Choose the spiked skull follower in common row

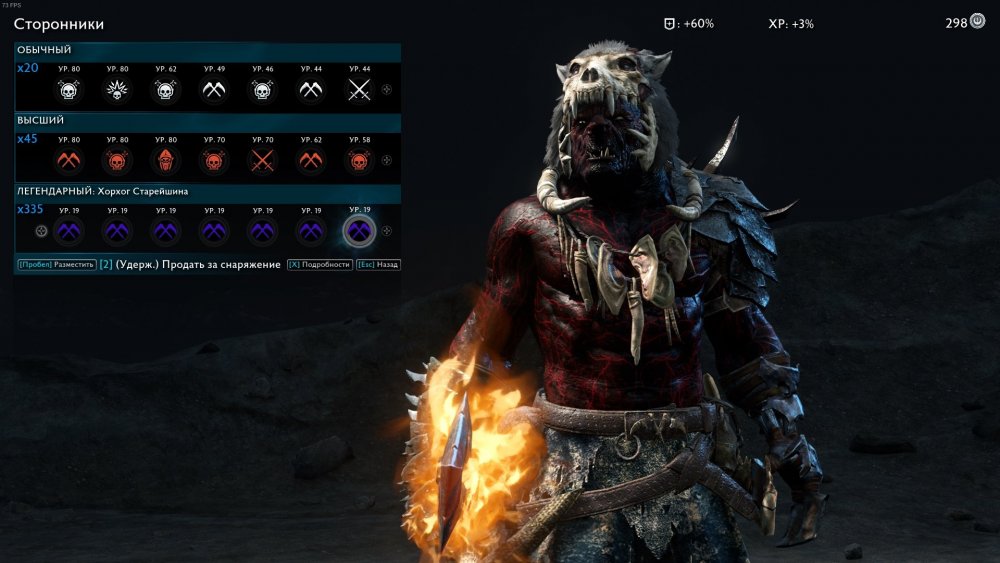coord(117,90)
